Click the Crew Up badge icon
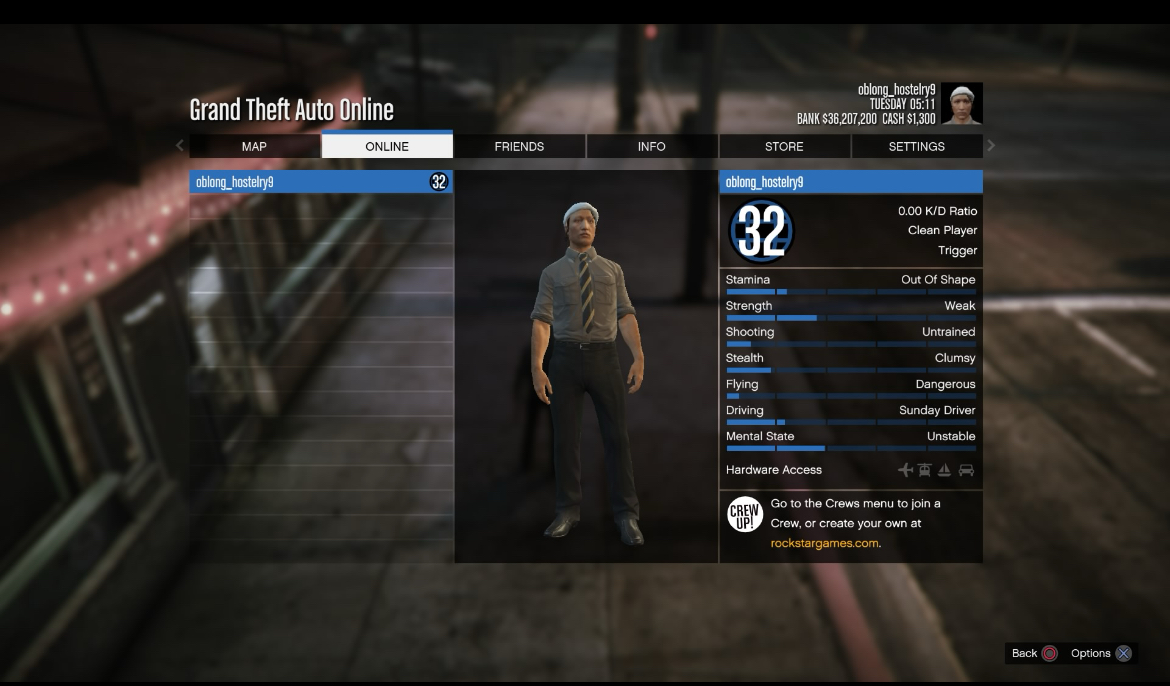 (x=745, y=514)
